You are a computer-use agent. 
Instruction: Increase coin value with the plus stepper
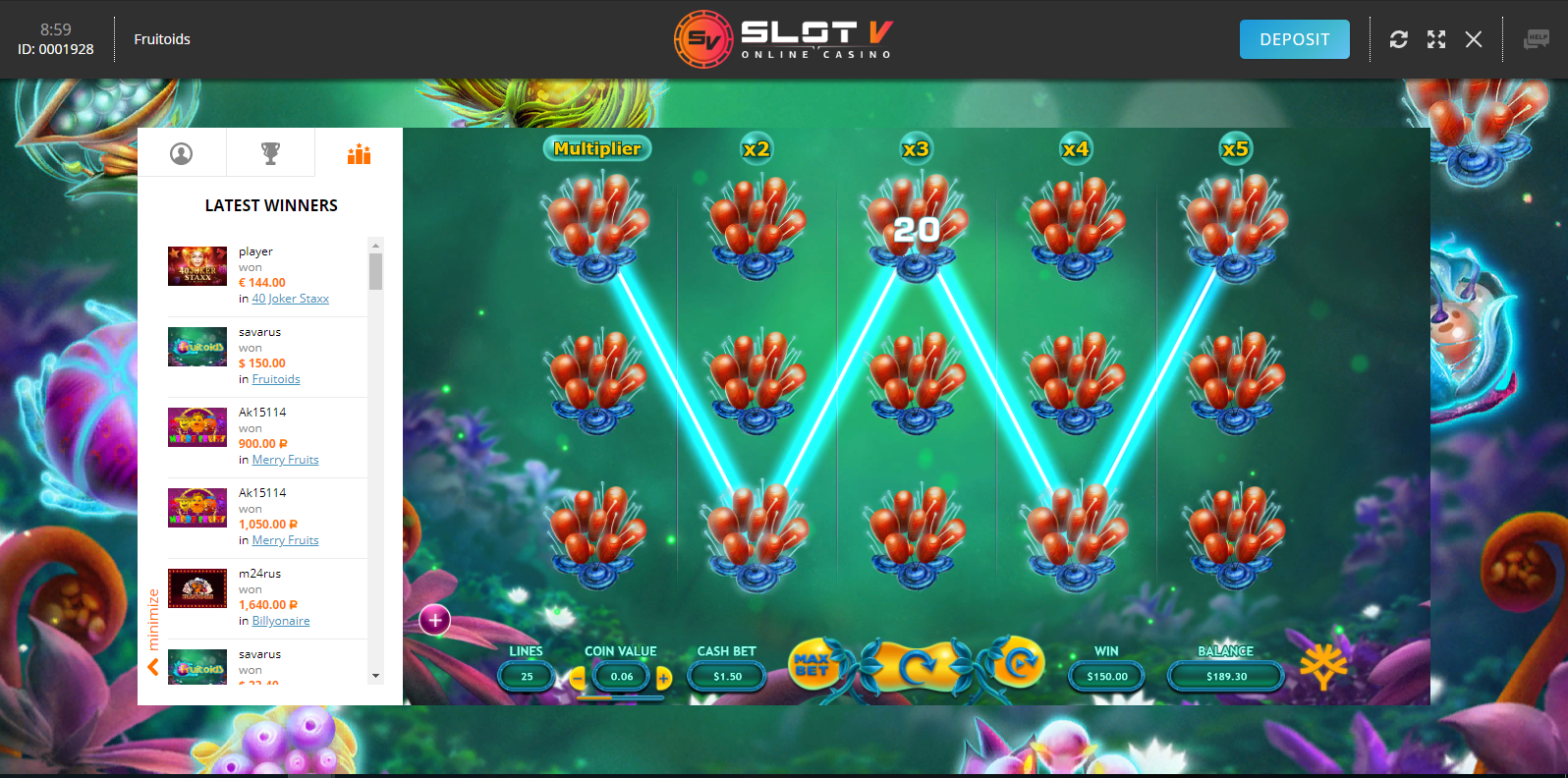coord(664,677)
